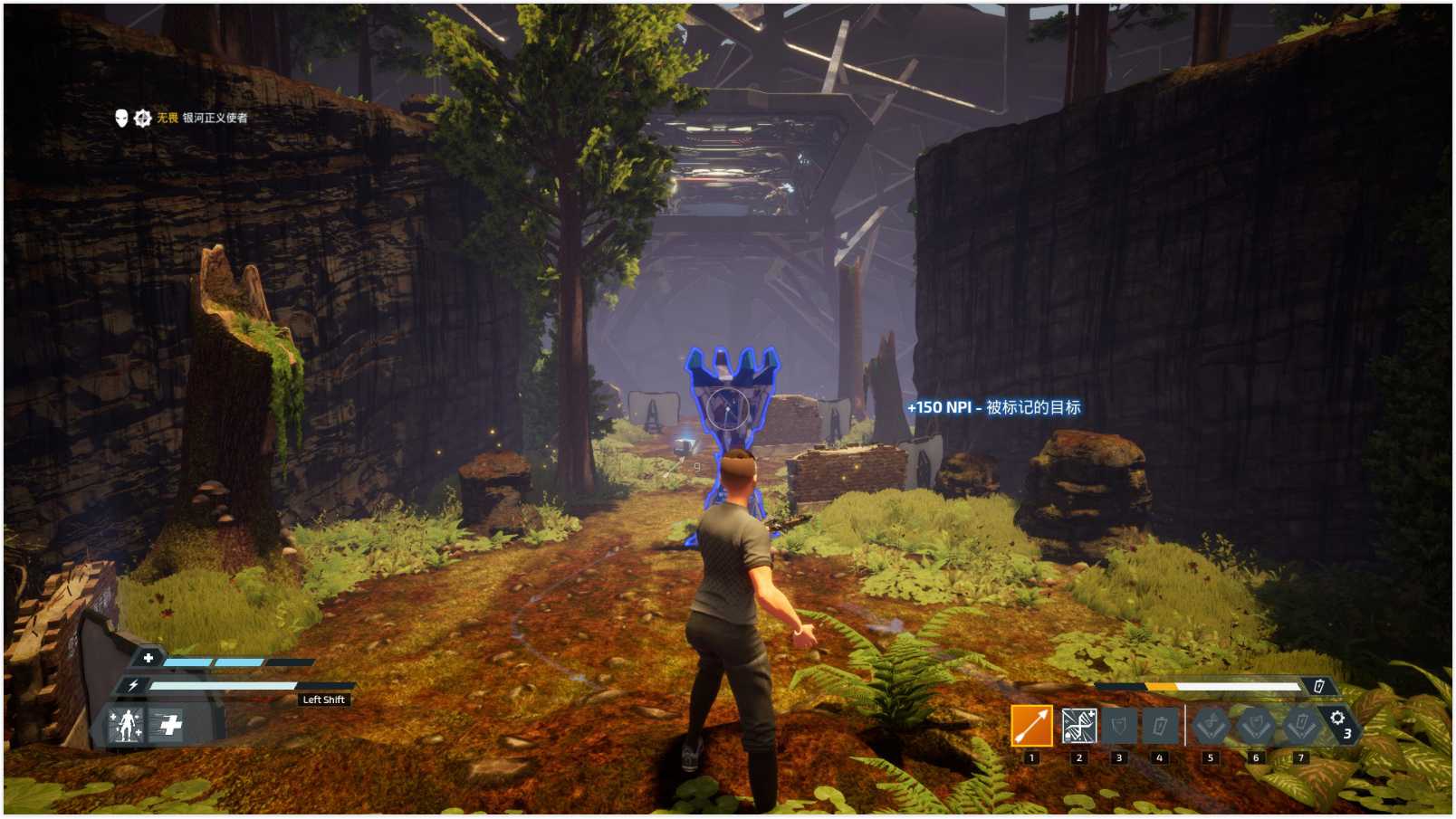Image resolution: width=1456 pixels, height=819 pixels.
Task: Use the white medical cross ability
Action: (169, 725)
